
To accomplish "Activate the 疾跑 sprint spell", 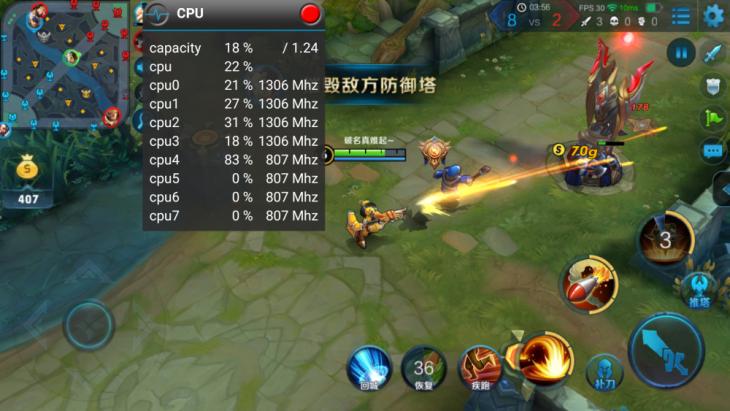I will (x=480, y=367).
